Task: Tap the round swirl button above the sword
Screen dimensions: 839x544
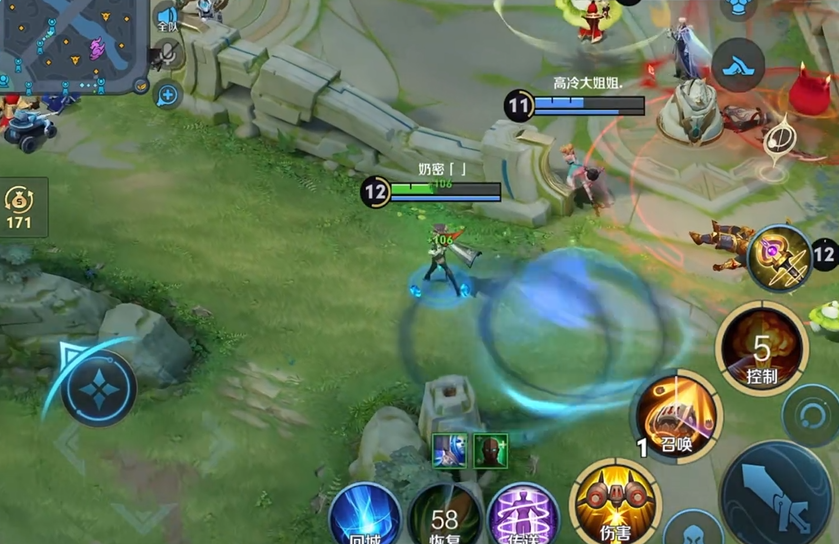Action: 810,412
